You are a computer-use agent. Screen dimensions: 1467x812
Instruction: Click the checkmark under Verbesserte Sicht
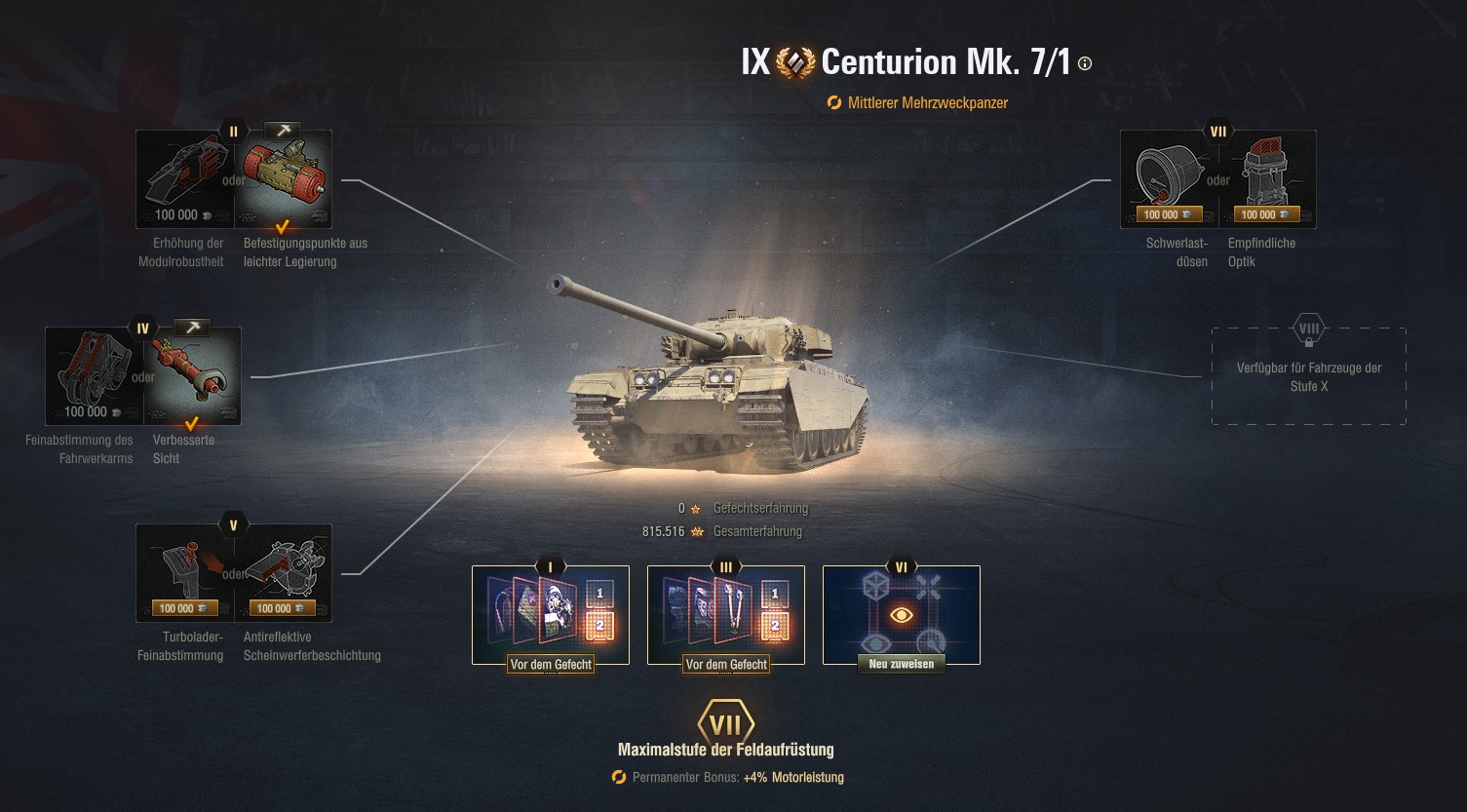(x=190, y=424)
